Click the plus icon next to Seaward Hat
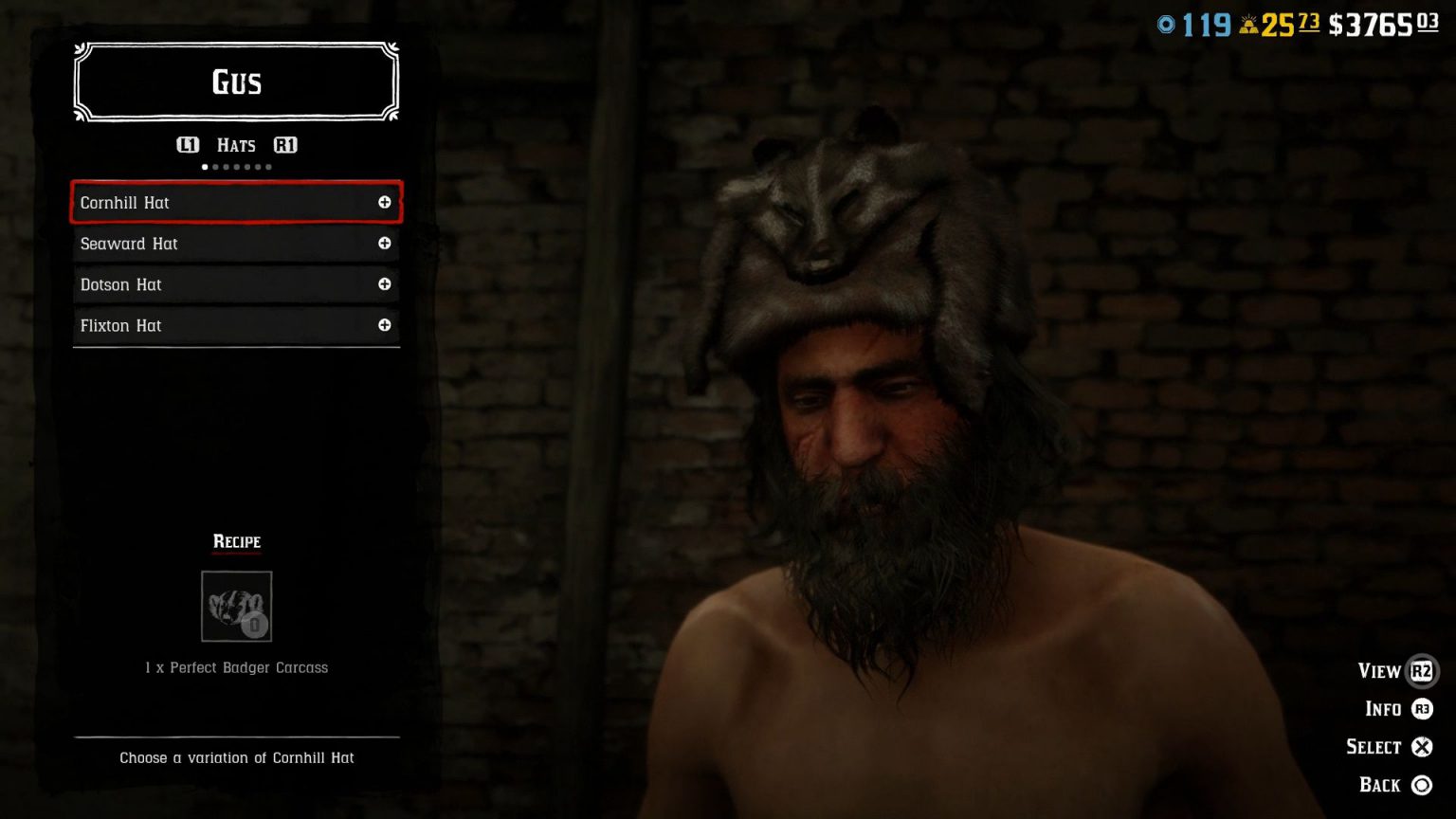The height and width of the screenshot is (819, 1456). point(385,244)
